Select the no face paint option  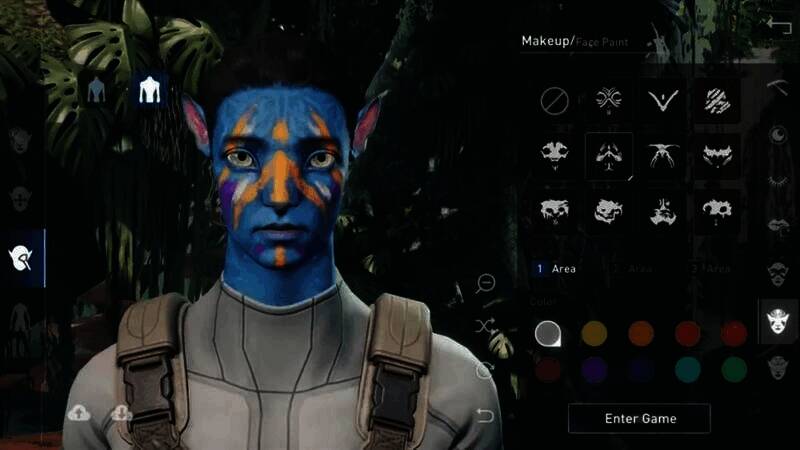[554, 101]
